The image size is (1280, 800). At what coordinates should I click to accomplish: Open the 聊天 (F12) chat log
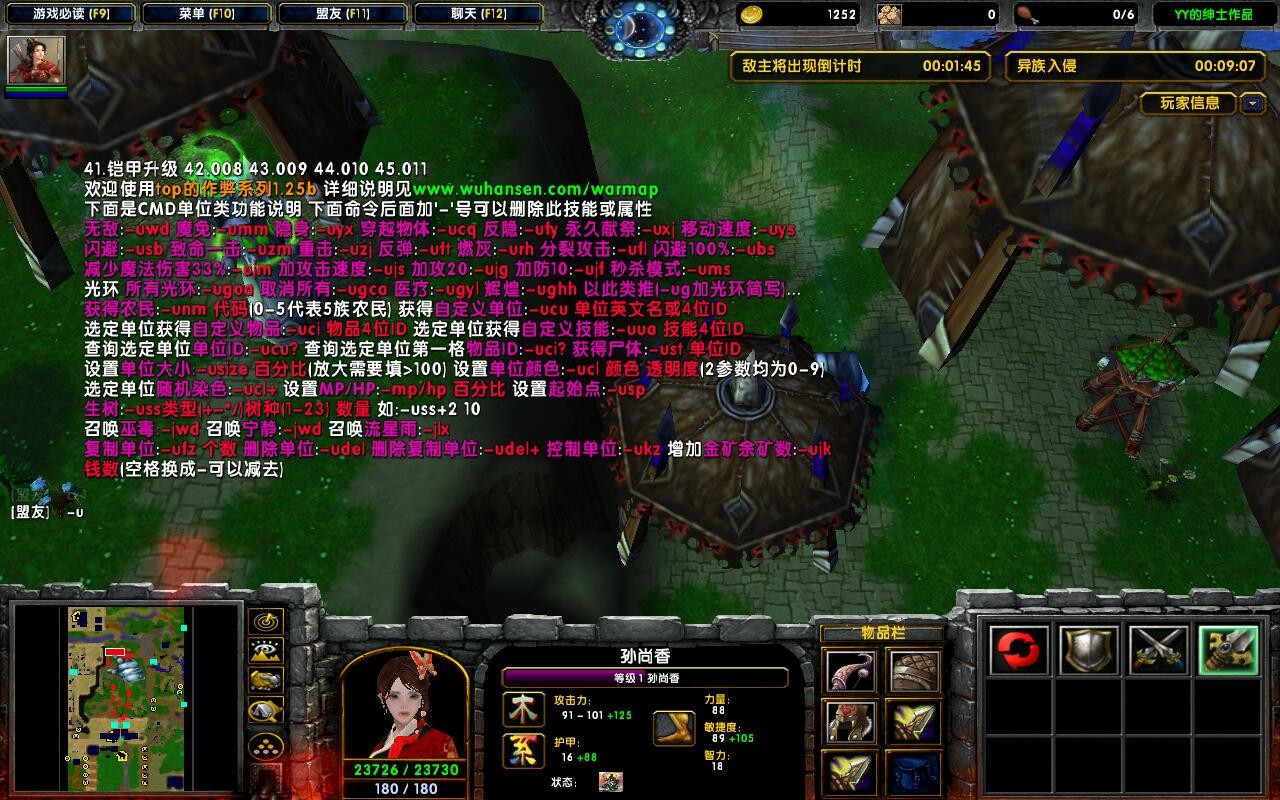coord(477,14)
